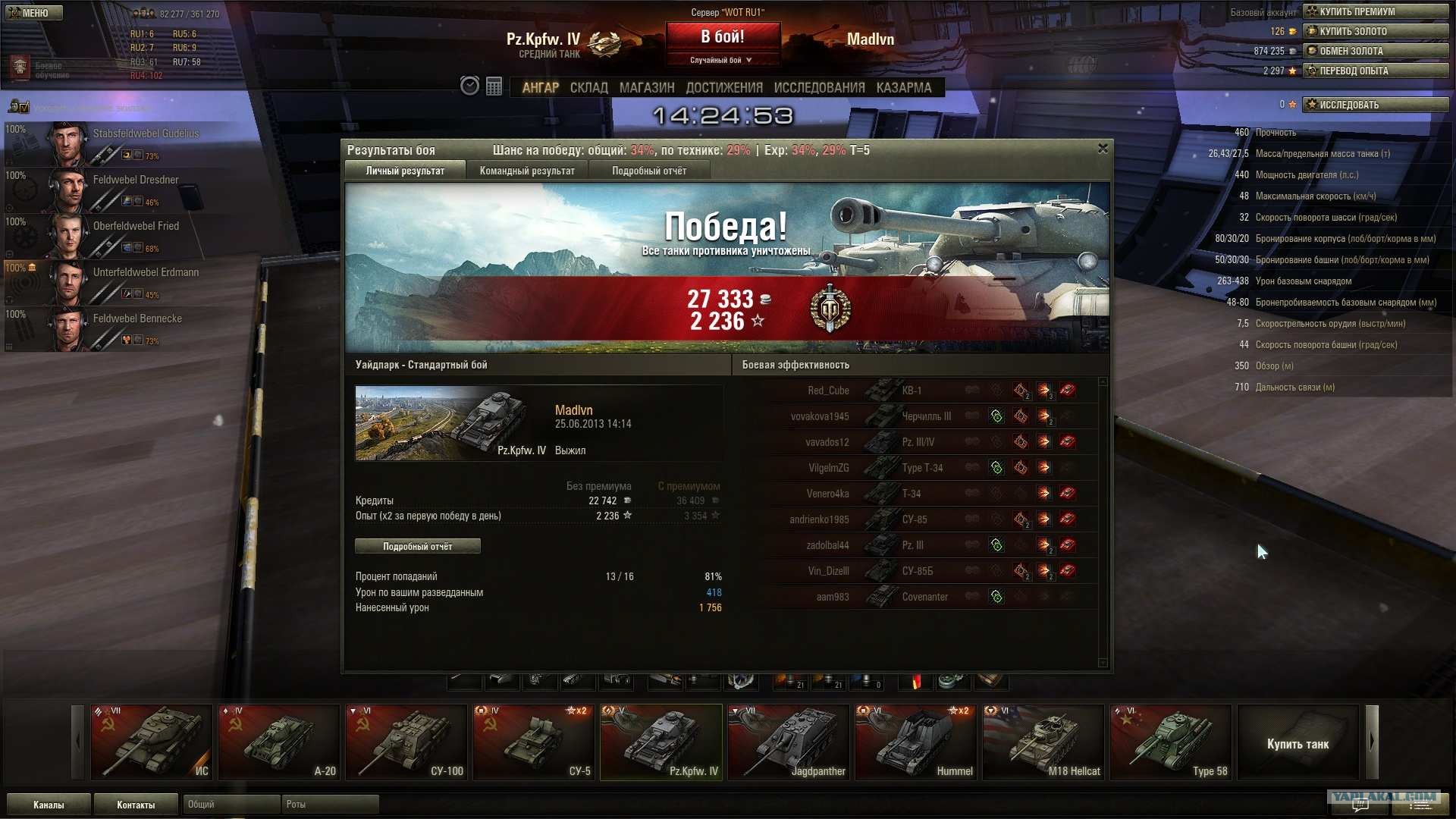Show the ИССЛЕДОВАНИЯ tech tree
The image size is (1456, 819).
[x=819, y=88]
